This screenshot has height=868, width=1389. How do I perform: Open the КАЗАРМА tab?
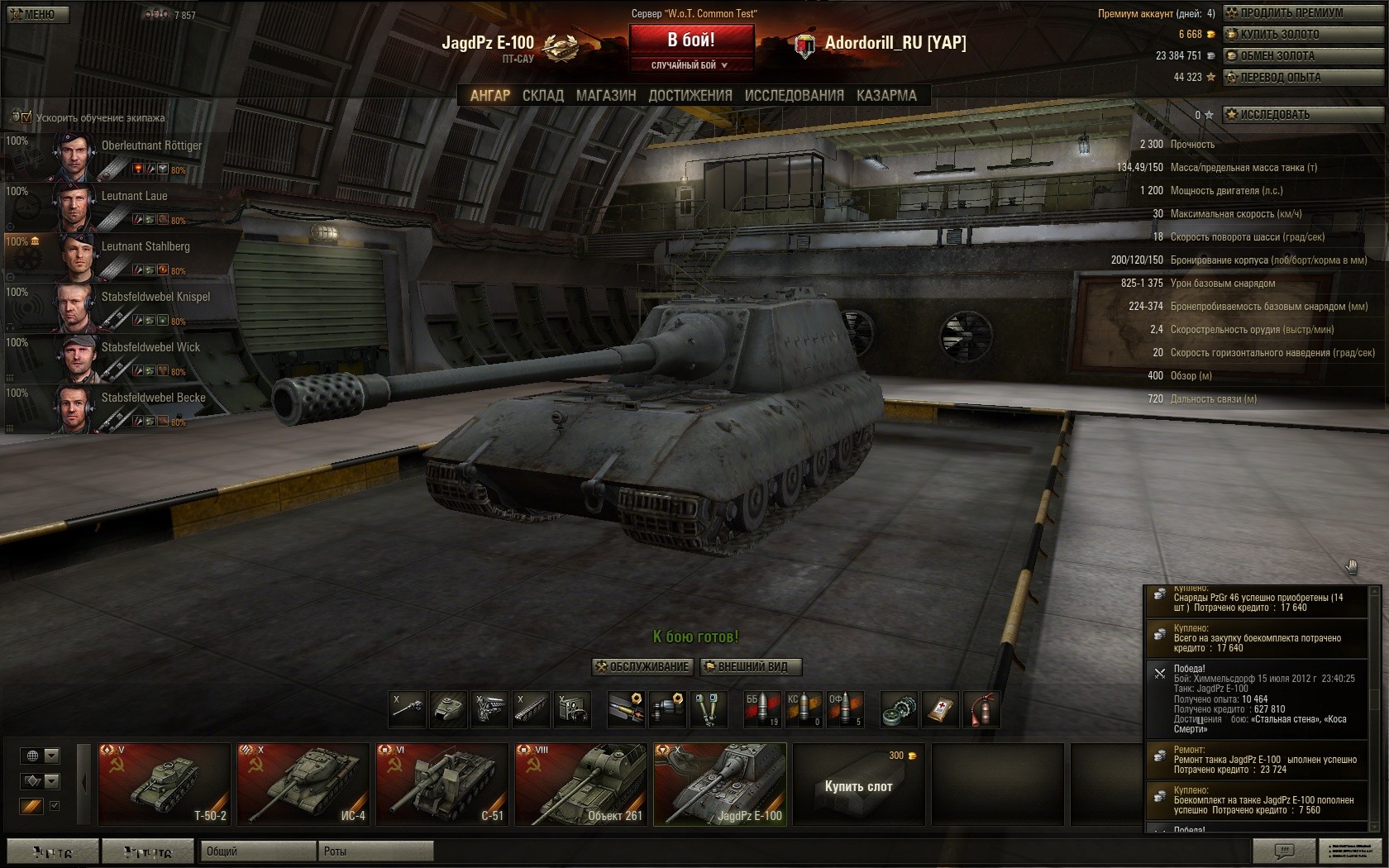pos(886,96)
